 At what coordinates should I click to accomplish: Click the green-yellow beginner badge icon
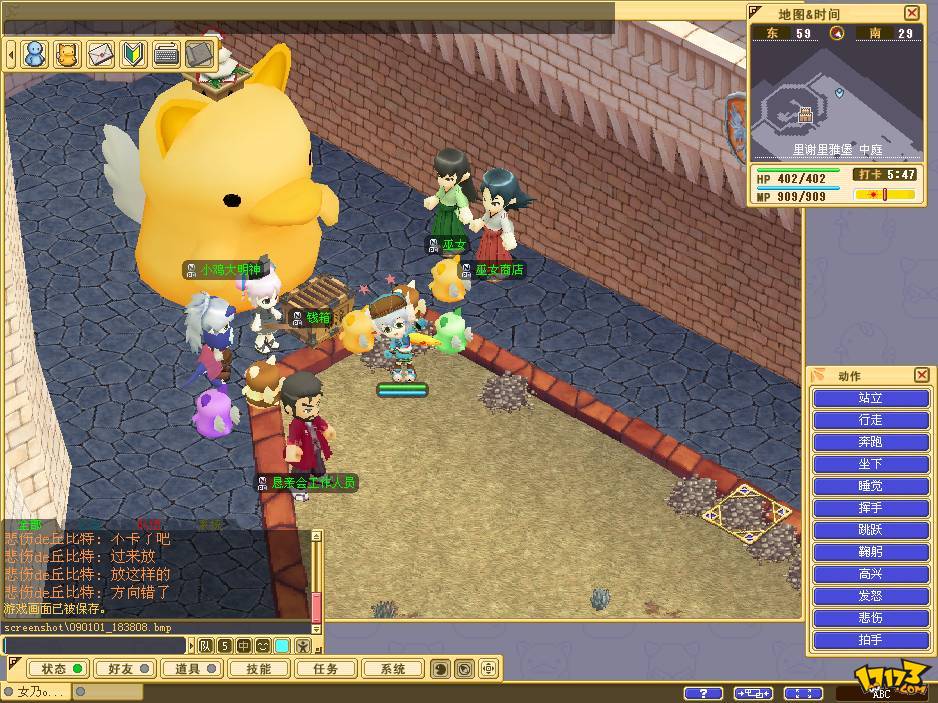coord(134,53)
